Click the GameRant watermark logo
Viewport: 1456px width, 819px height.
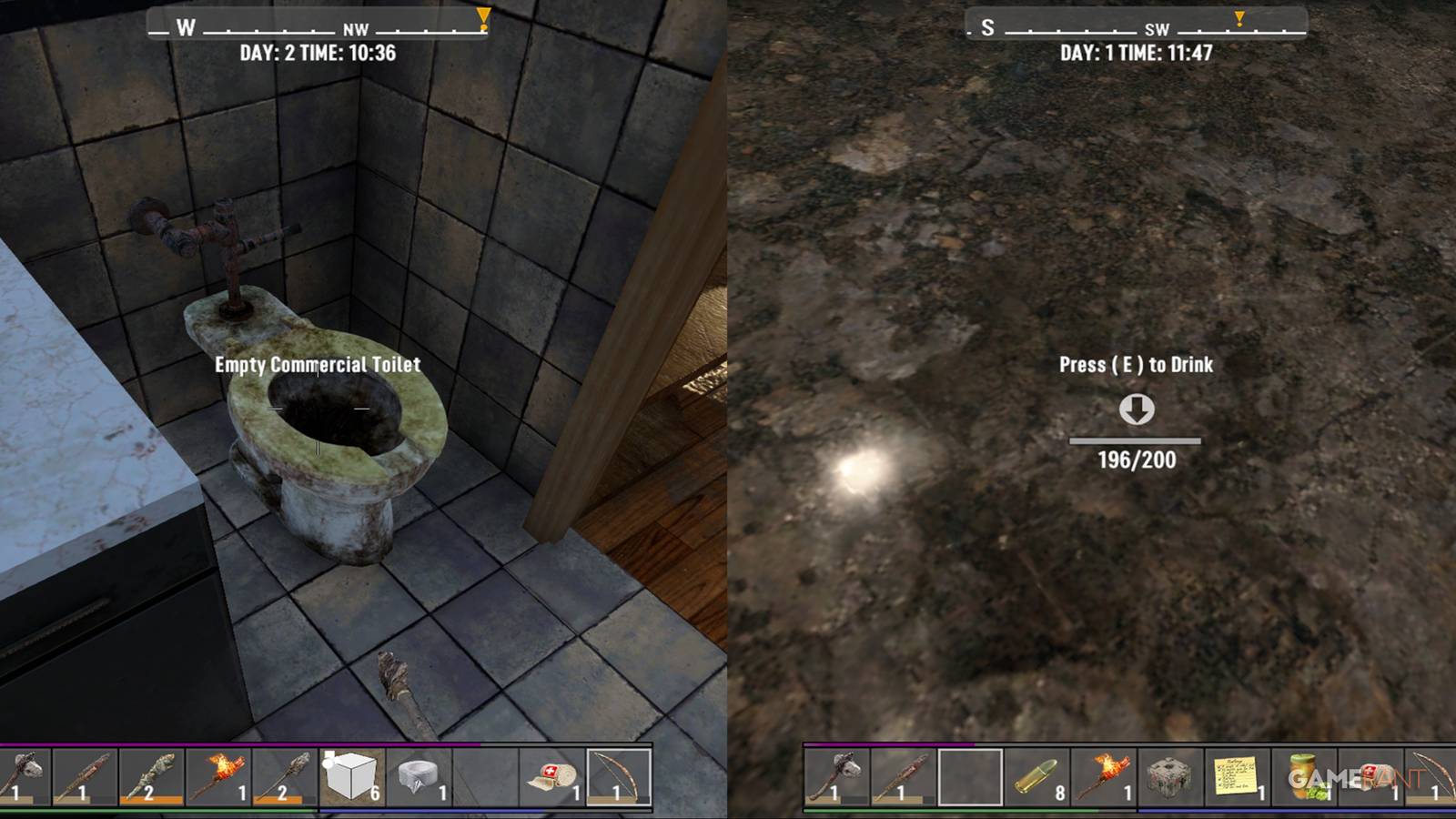click(1356, 778)
